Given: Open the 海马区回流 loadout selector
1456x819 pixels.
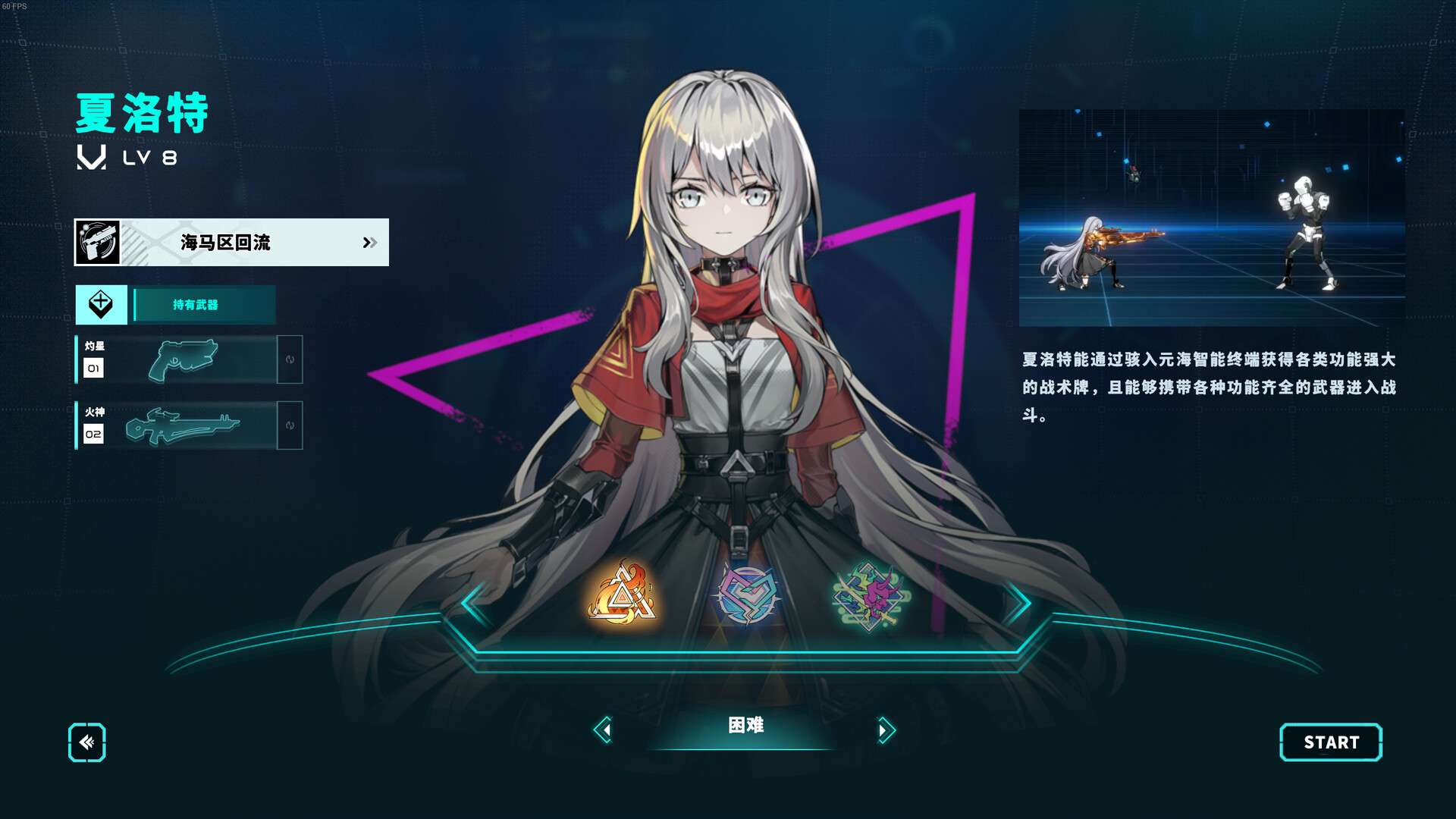Looking at the screenshot, I should (231, 243).
